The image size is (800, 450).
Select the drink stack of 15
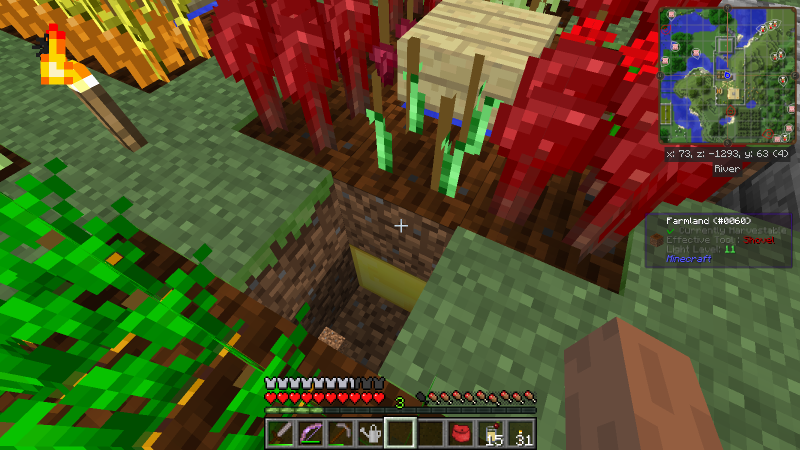click(491, 433)
